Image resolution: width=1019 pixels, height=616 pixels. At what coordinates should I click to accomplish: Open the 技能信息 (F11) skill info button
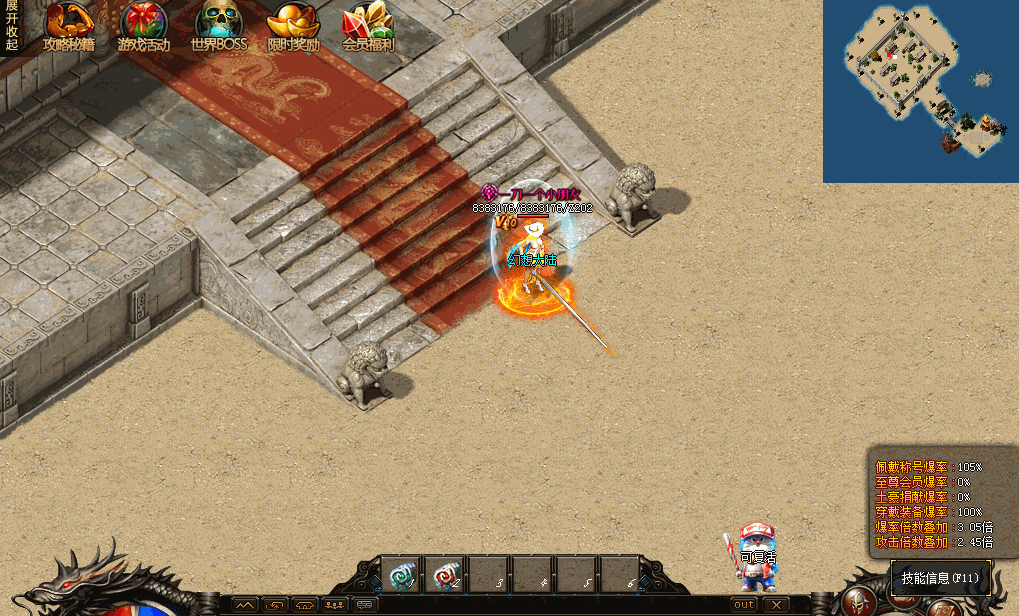(940, 578)
